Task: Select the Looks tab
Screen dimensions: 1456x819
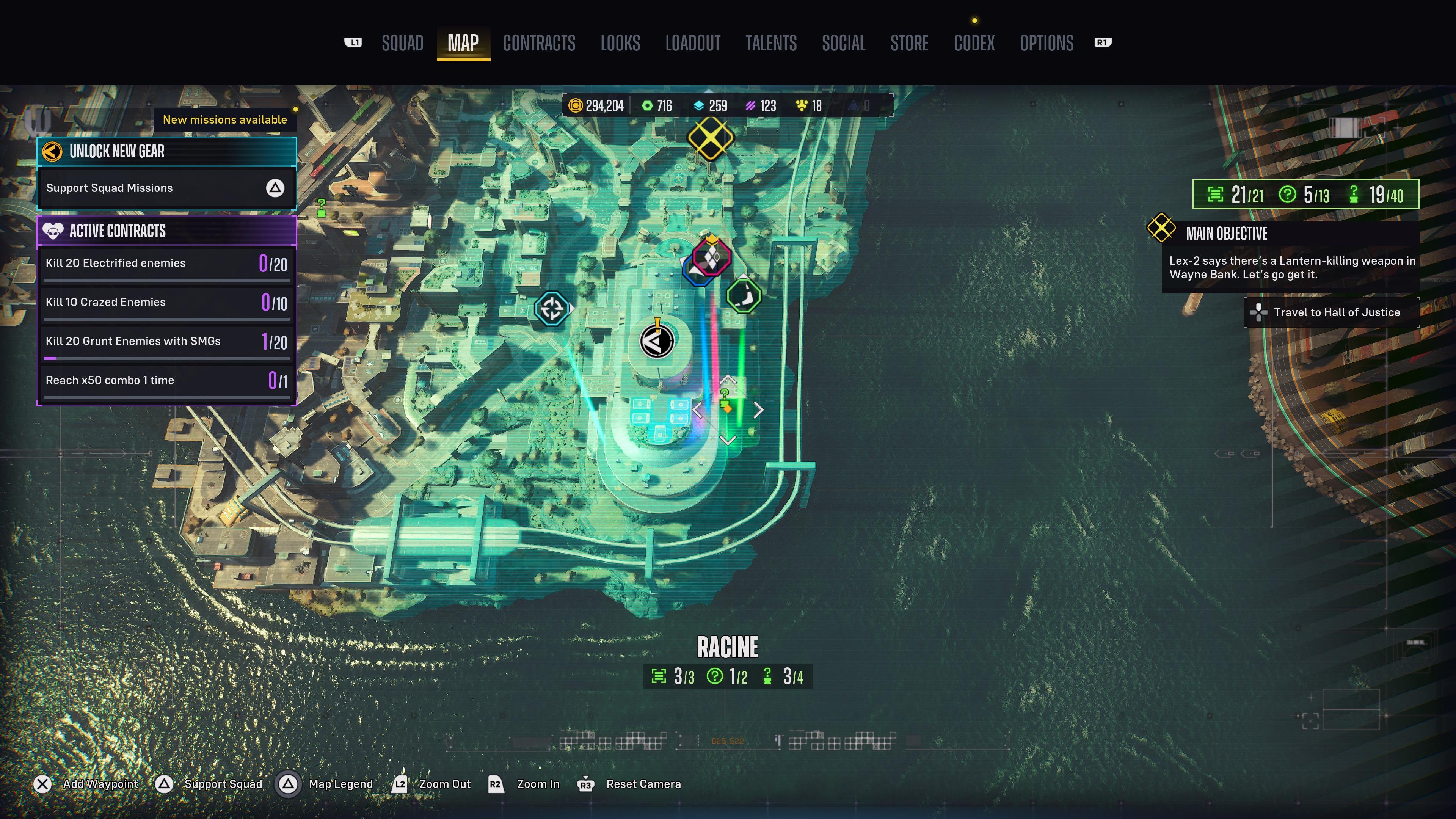Action: (x=620, y=43)
